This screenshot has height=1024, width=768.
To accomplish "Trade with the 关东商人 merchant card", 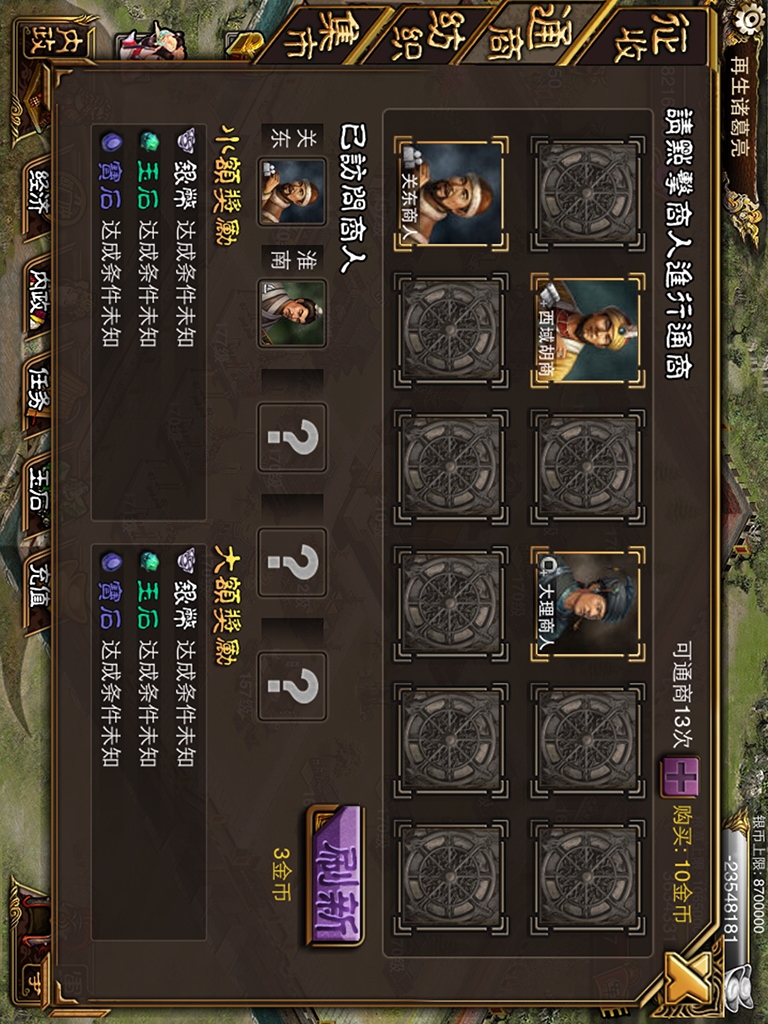I will click(x=451, y=194).
